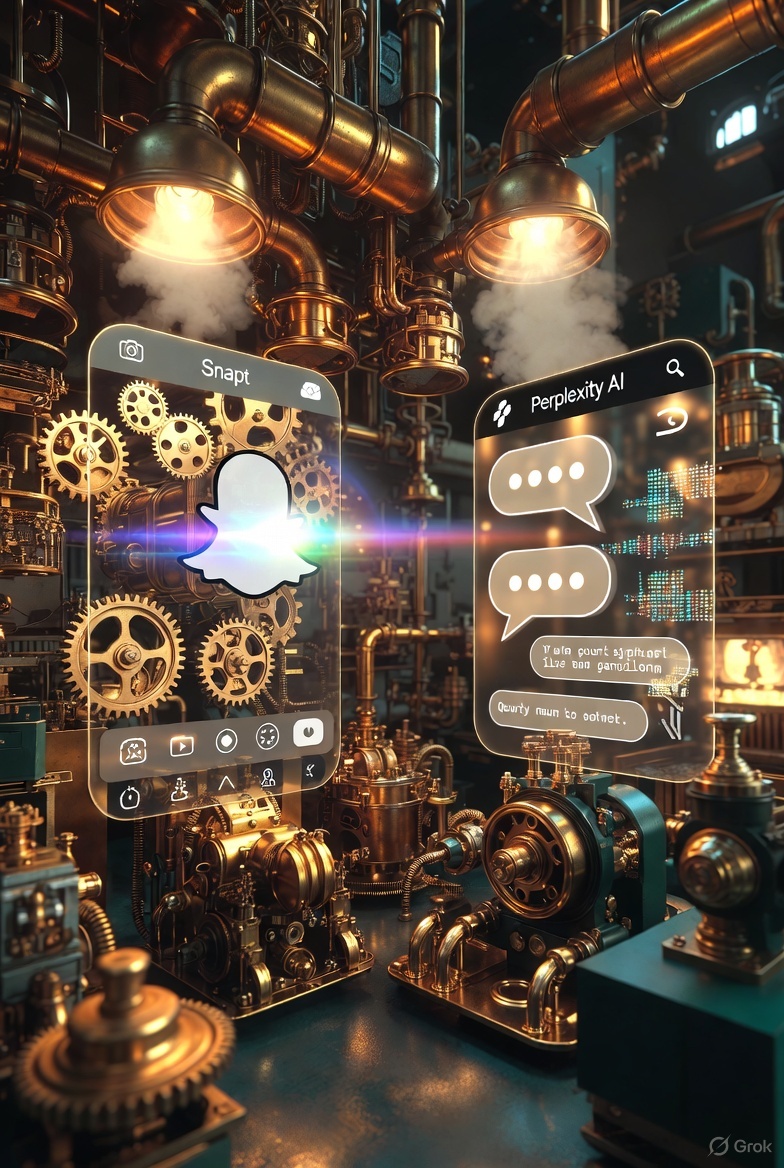Click the two-line message bubble
The height and width of the screenshot is (1168, 784).
click(x=608, y=656)
